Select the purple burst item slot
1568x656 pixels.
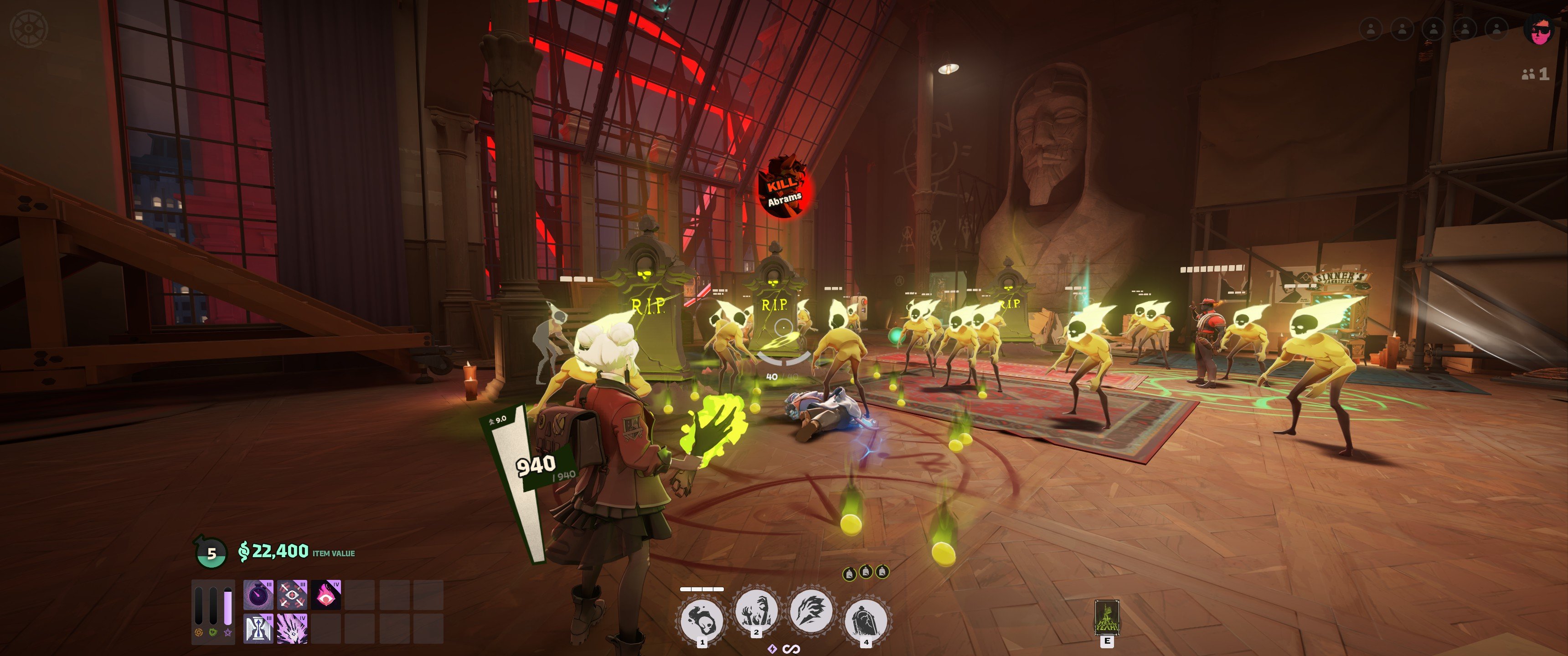point(292,628)
